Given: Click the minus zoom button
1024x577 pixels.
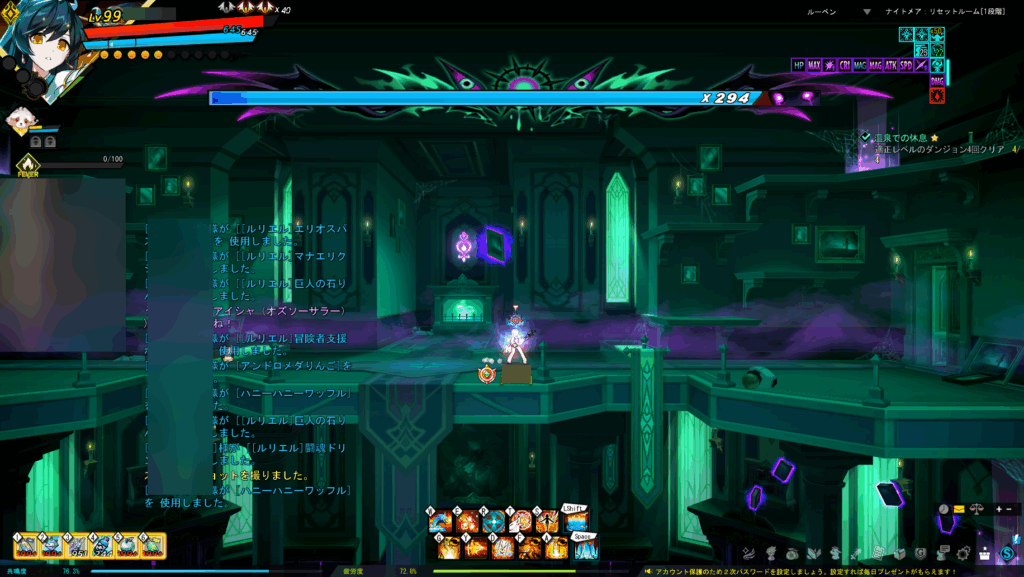Looking at the screenshot, I should coord(1009,509).
